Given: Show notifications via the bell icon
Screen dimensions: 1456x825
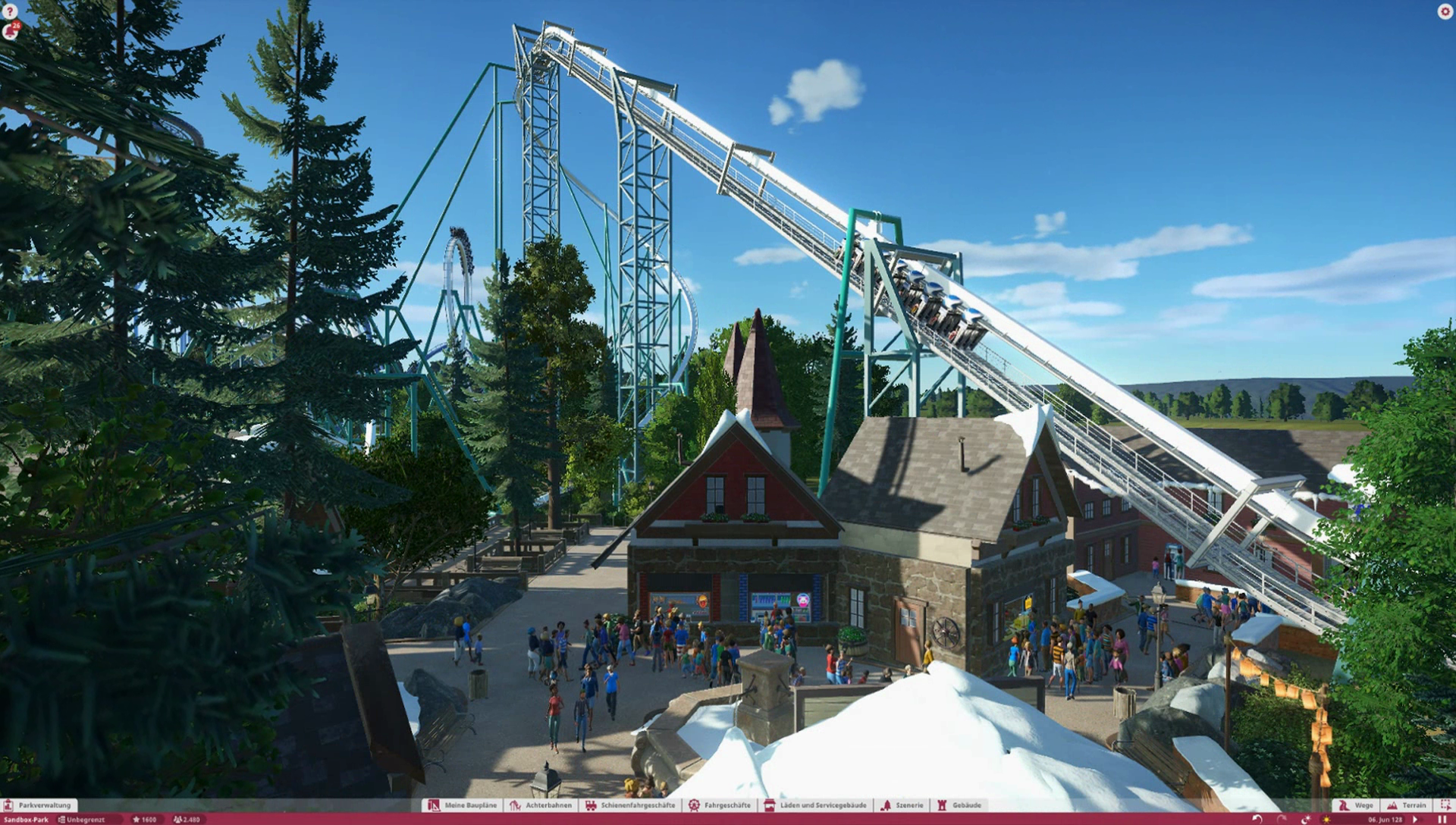Looking at the screenshot, I should coord(11,30).
